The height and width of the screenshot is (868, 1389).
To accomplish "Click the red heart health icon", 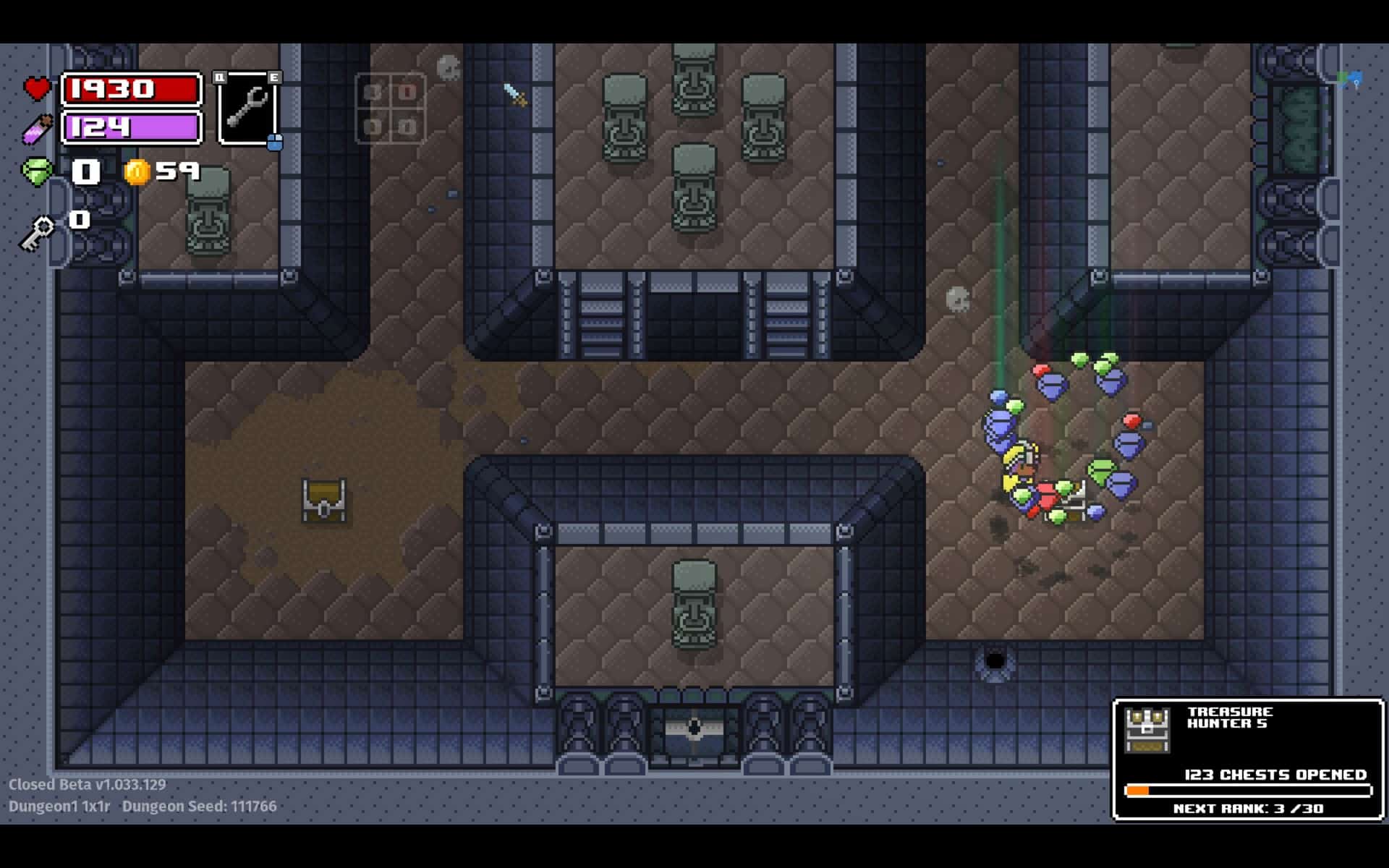I will [35, 88].
